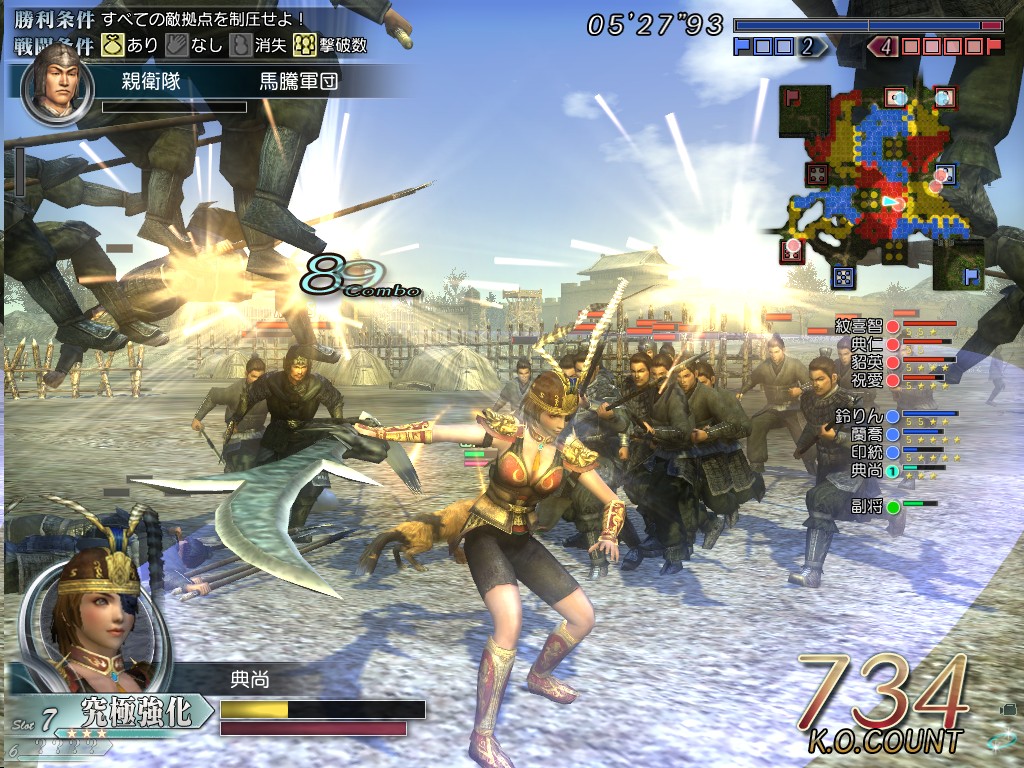Select the gourd battle condition icon

point(240,45)
